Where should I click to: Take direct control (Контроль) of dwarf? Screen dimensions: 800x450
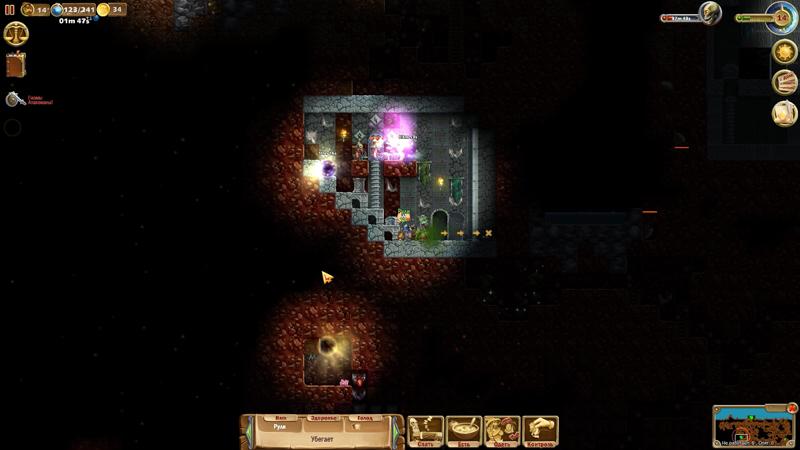click(x=540, y=431)
